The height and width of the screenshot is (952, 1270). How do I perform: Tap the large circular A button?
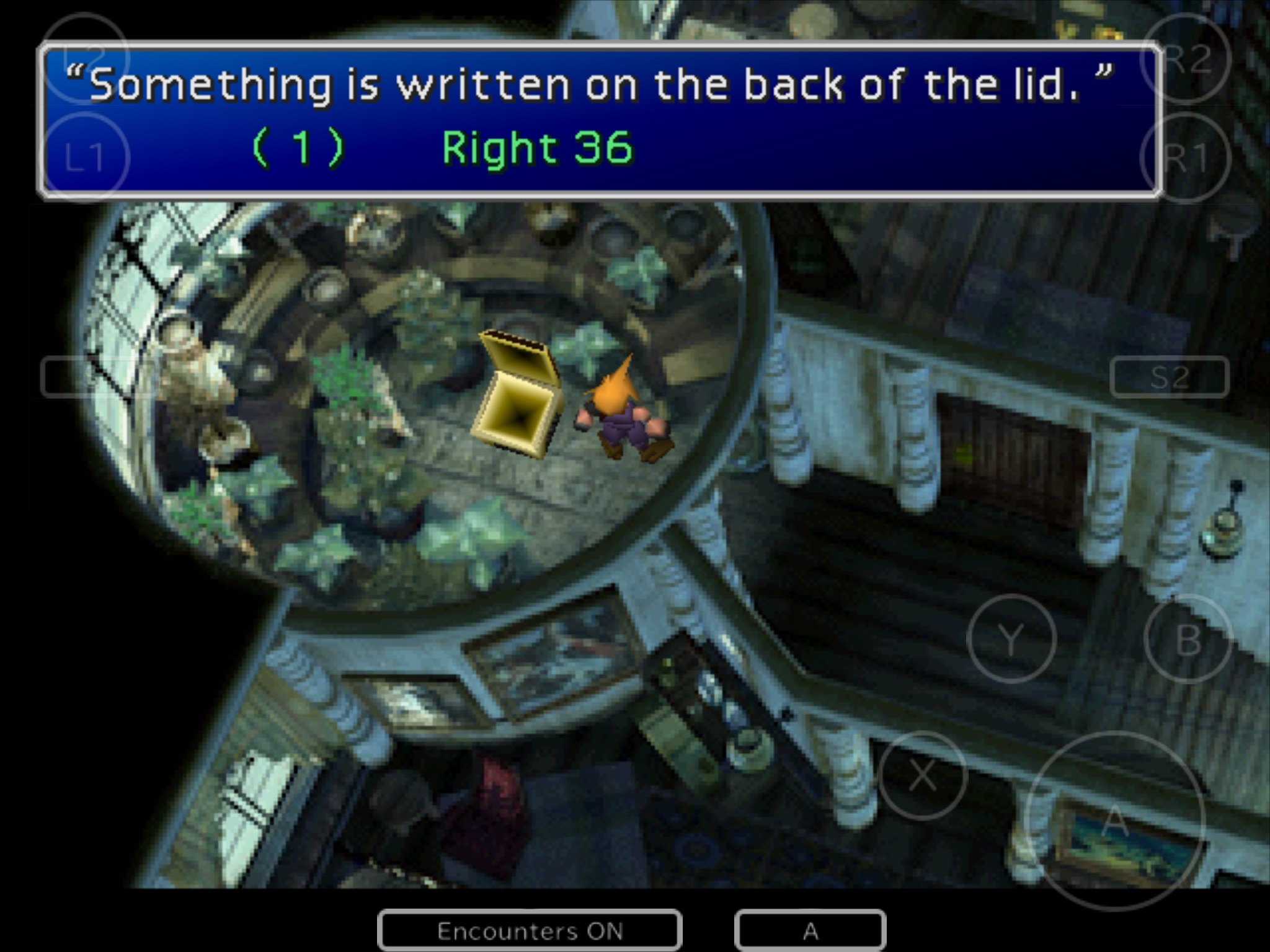[1115, 822]
